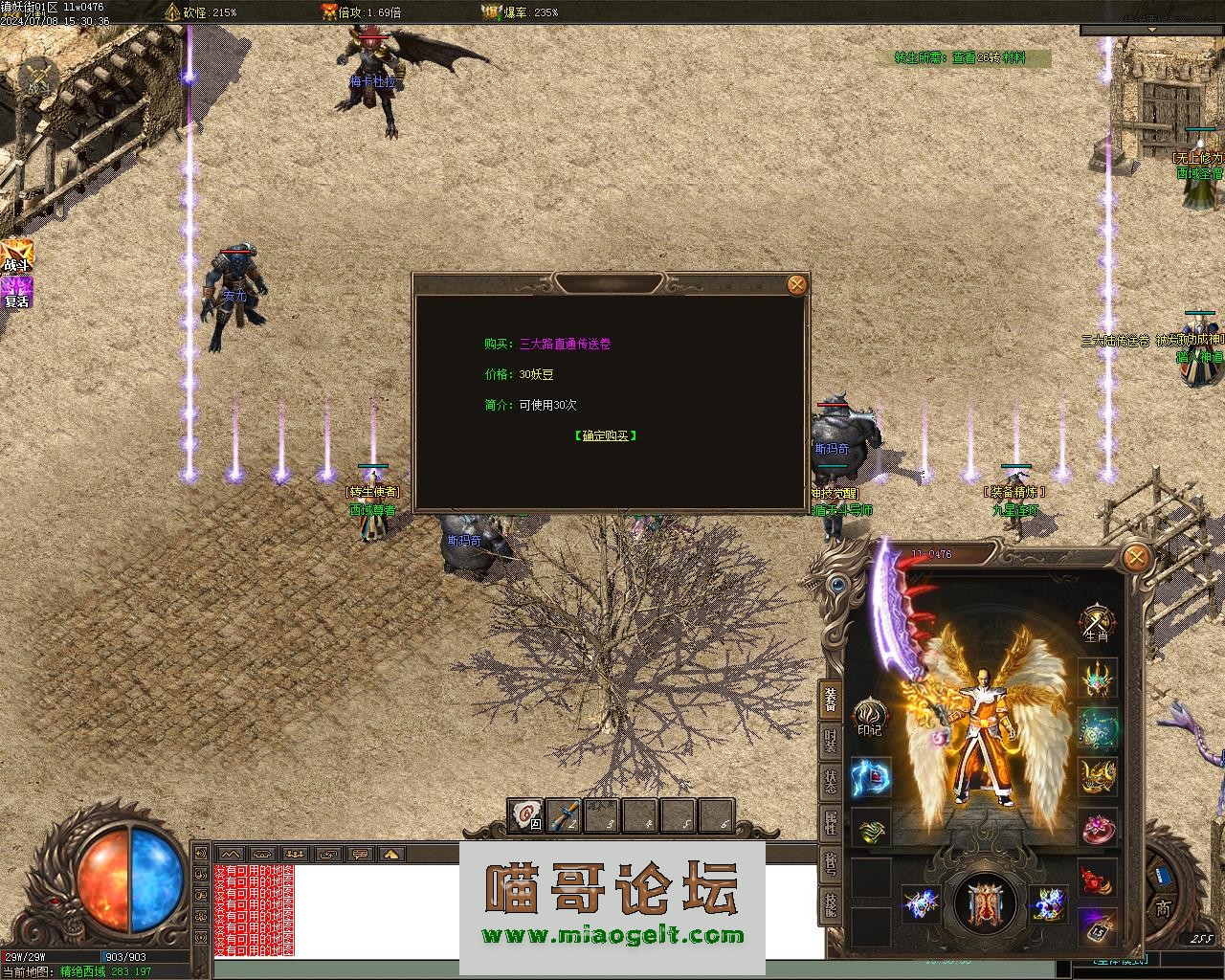
Task: Confirm purchase with 【确定购买】
Action: tap(606, 435)
